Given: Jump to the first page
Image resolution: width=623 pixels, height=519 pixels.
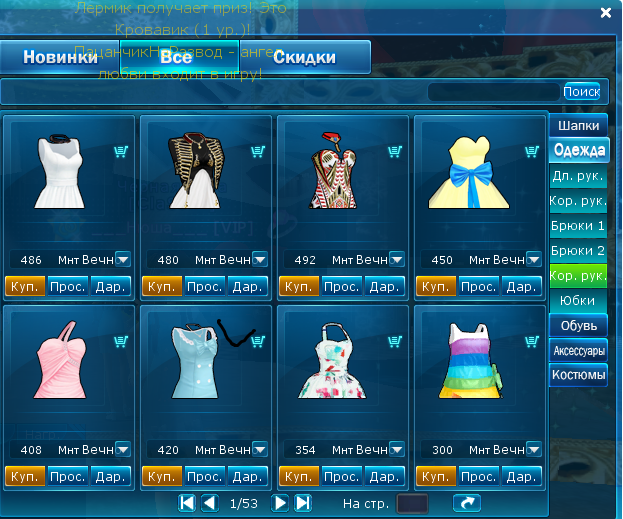Looking at the screenshot, I should coord(187,502).
